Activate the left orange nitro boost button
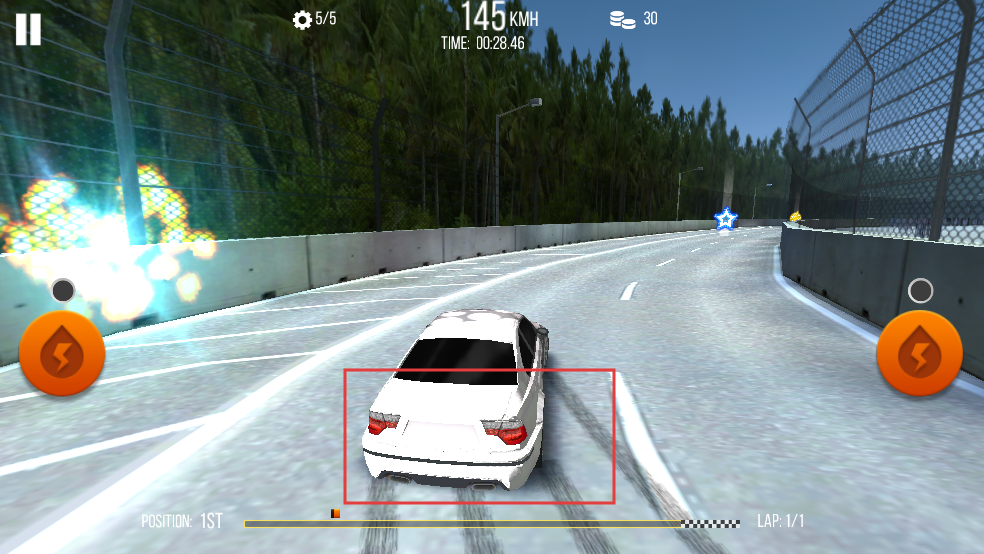The width and height of the screenshot is (984, 554). tap(62, 353)
